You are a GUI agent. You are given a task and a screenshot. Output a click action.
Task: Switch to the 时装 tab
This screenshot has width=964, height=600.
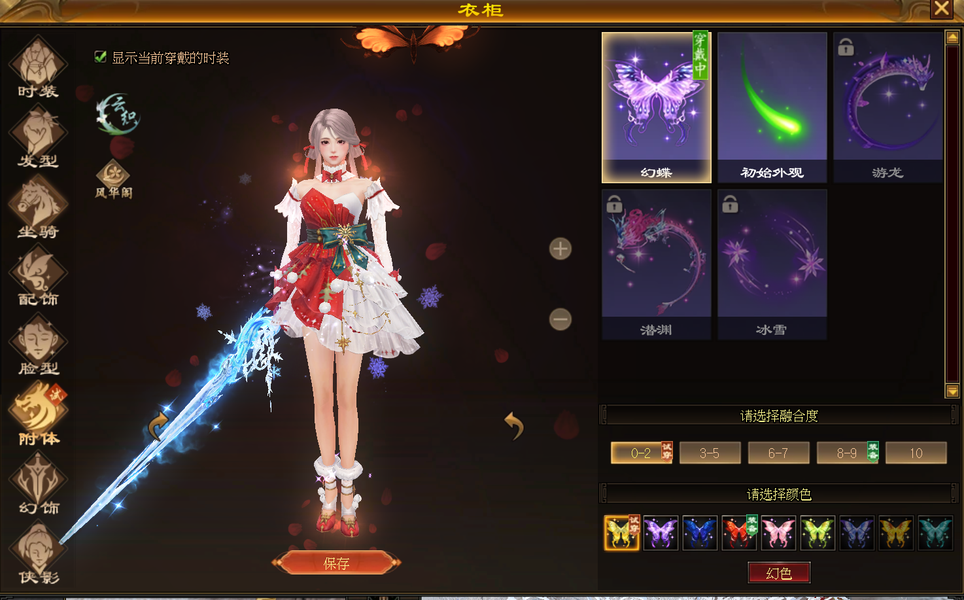click(38, 68)
